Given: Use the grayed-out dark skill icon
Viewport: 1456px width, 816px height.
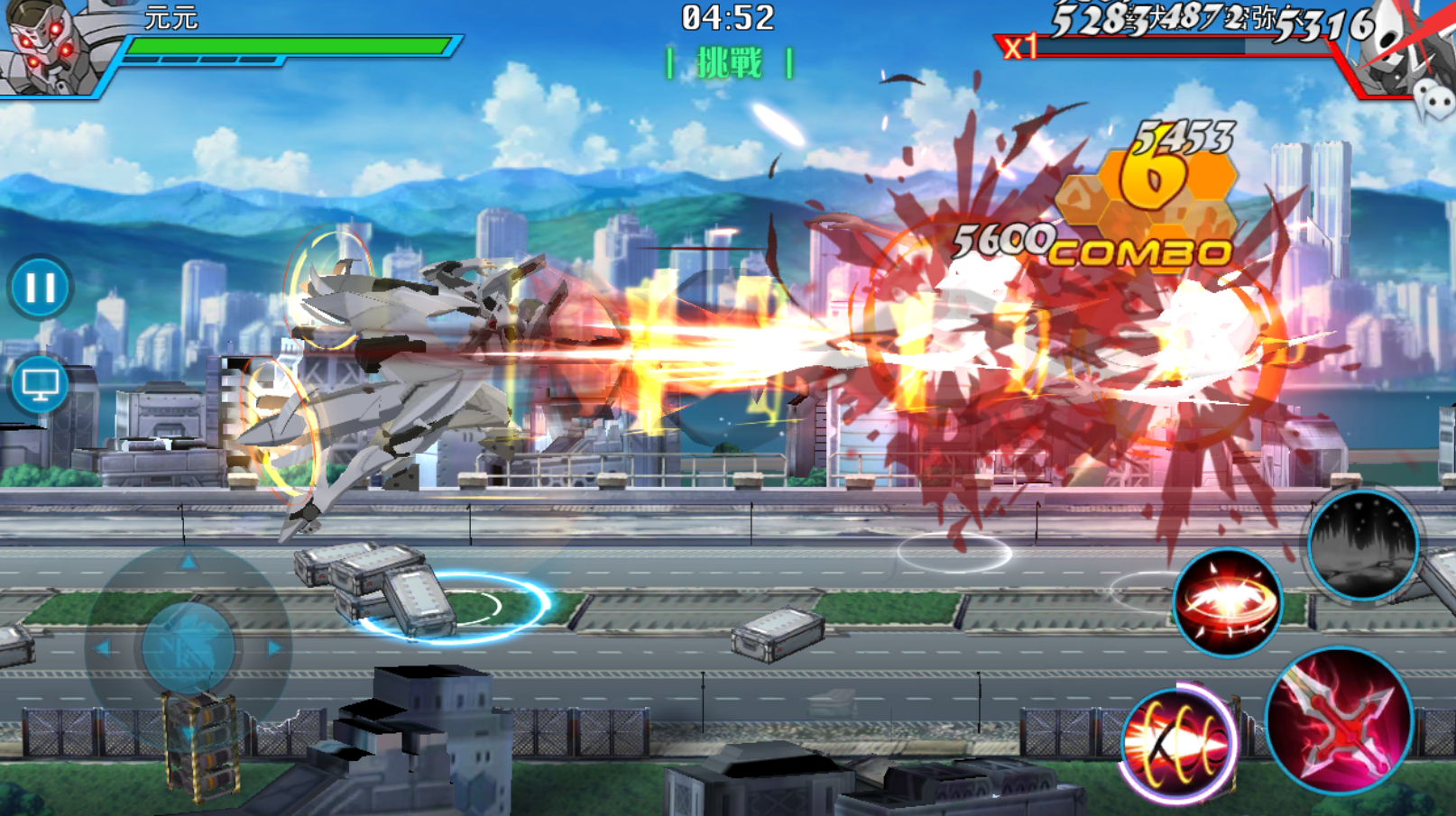Looking at the screenshot, I should pos(1362,546).
